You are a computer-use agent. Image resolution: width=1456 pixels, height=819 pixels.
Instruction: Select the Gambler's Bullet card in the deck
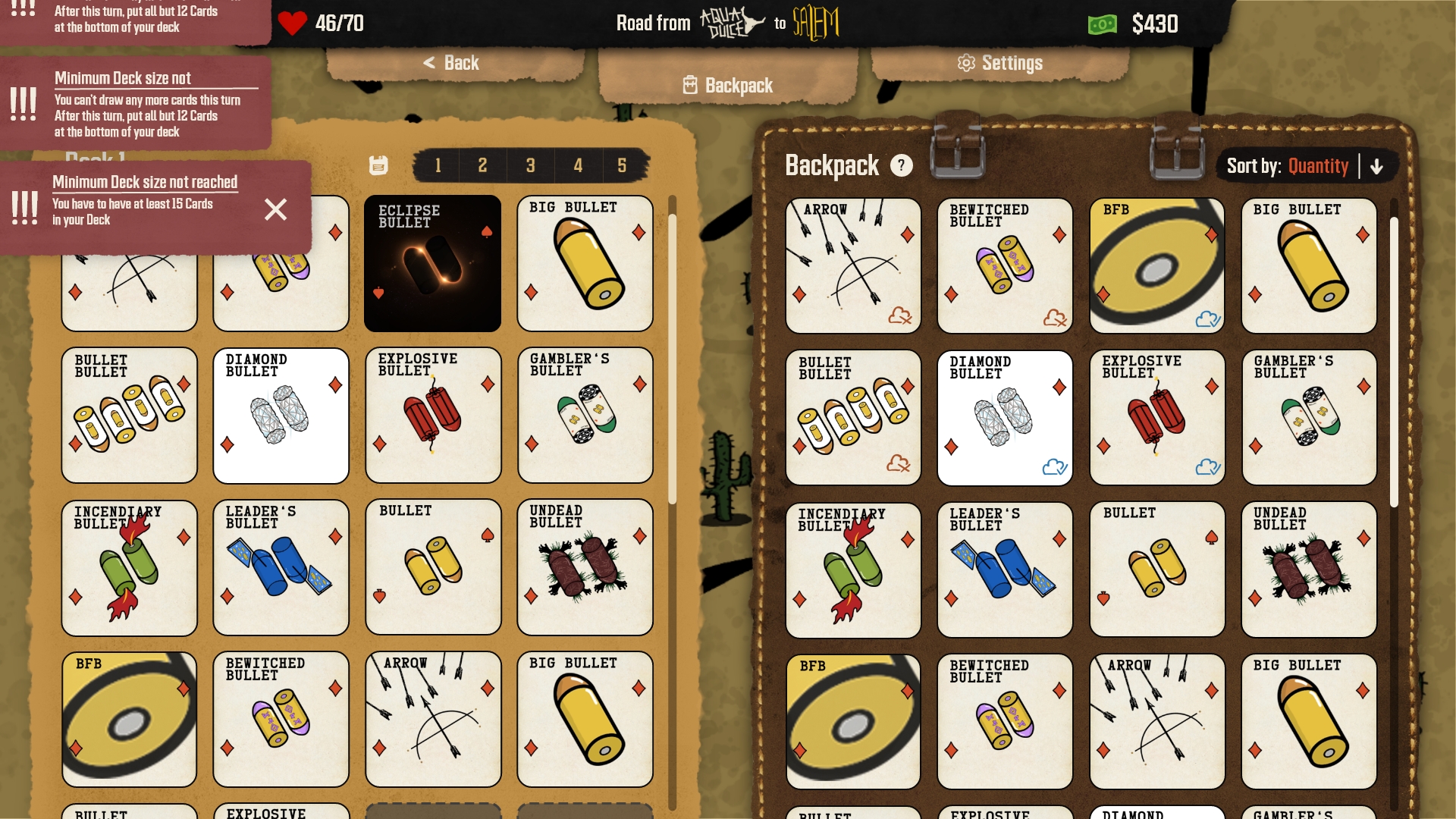[x=585, y=415]
